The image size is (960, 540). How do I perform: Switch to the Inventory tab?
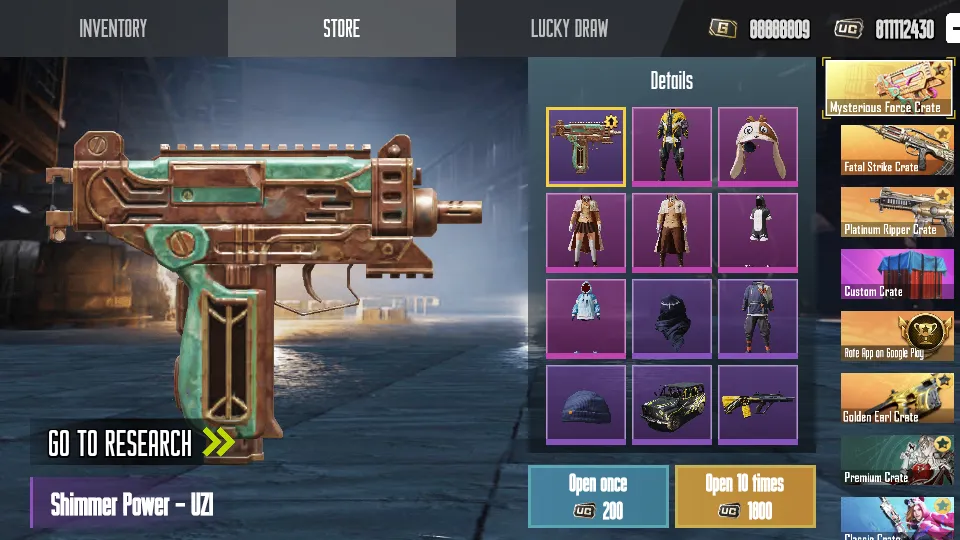(x=113, y=28)
